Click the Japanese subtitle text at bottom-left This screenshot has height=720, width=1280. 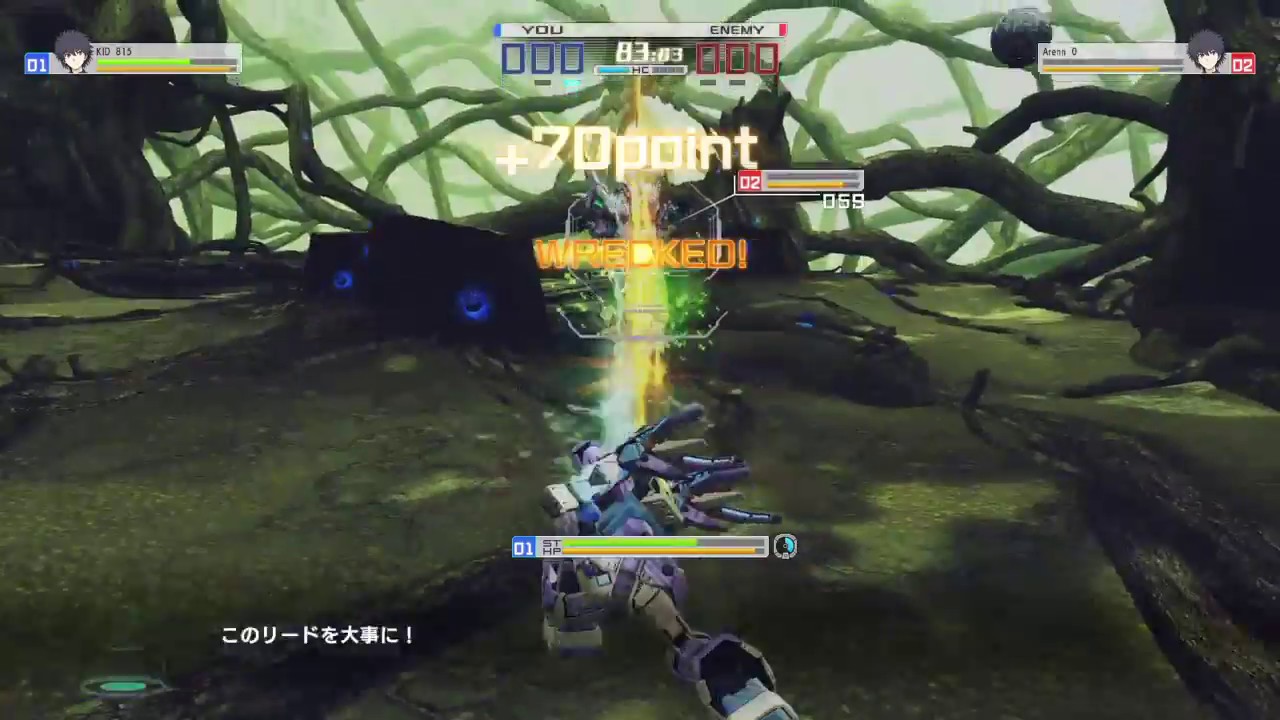pos(319,635)
